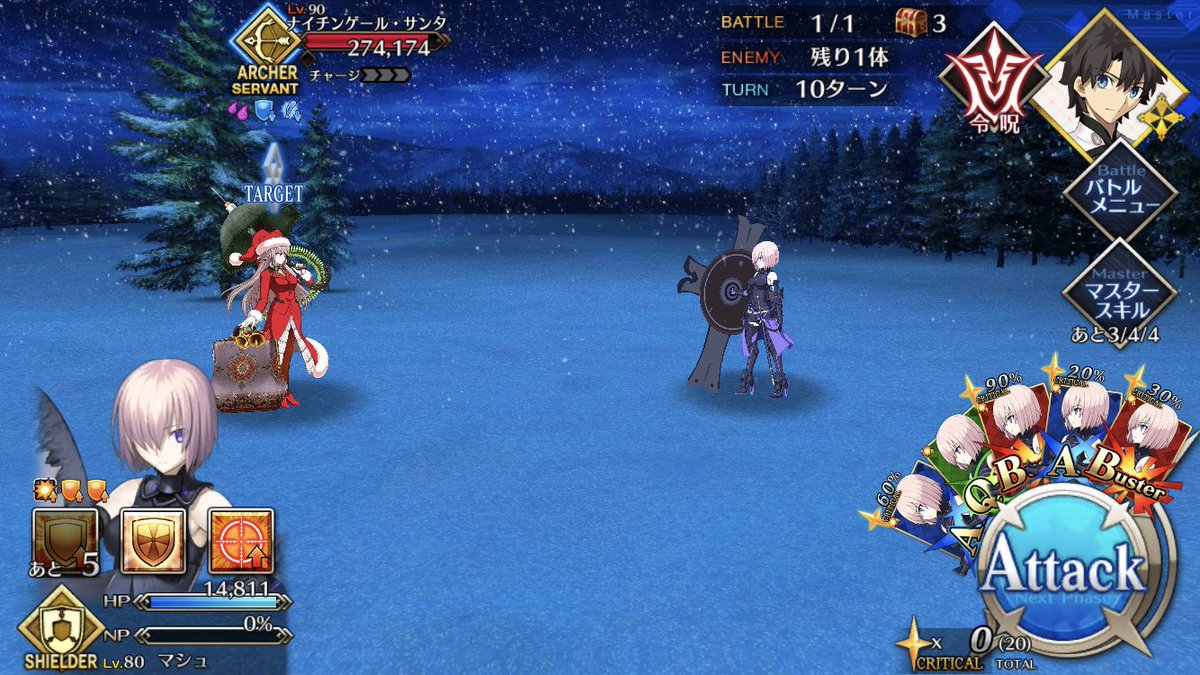Select the skill on cooldown showing あと5
This screenshot has width=1200, height=675.
pyautogui.click(x=65, y=541)
